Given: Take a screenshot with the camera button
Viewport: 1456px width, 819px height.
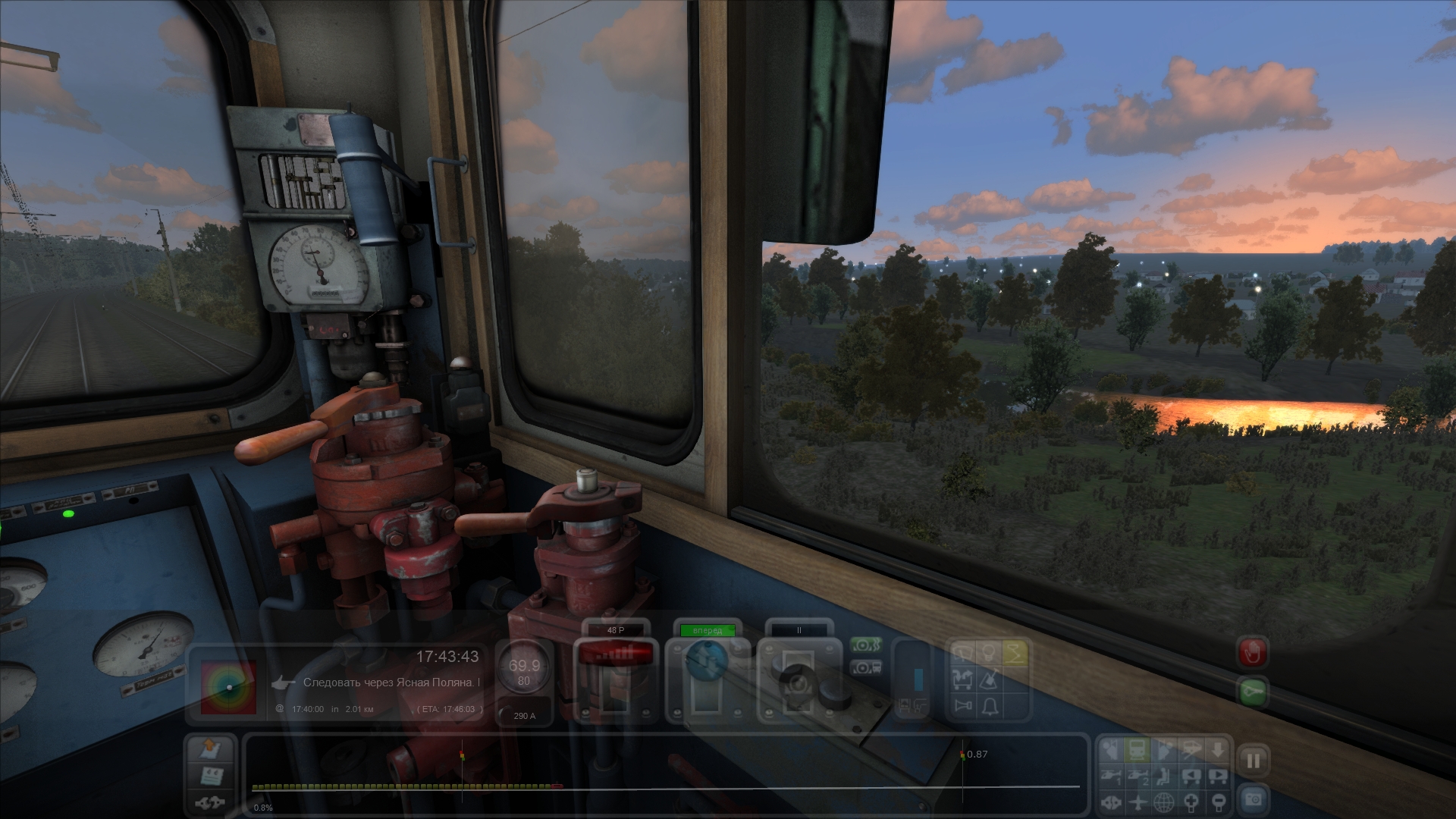Looking at the screenshot, I should [x=1253, y=799].
